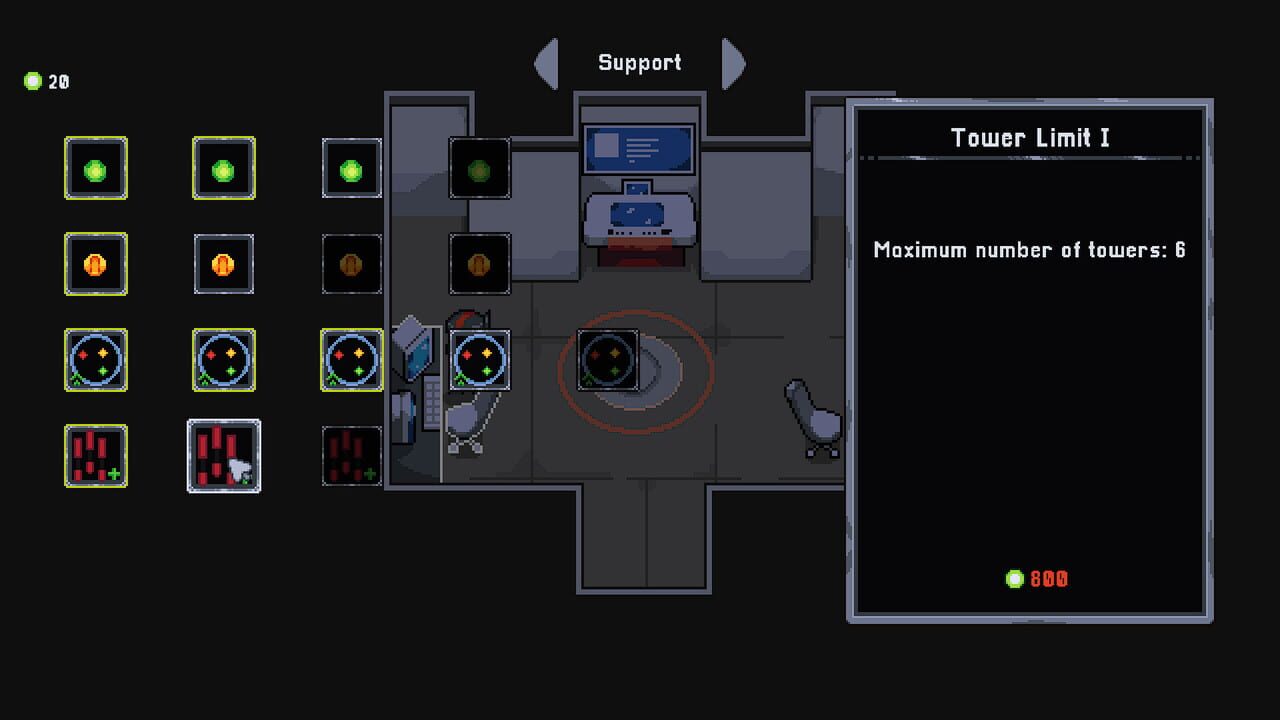This screenshot has width=1280, height=720.
Task: Select the first green gem upgrade
Action: pos(96,167)
